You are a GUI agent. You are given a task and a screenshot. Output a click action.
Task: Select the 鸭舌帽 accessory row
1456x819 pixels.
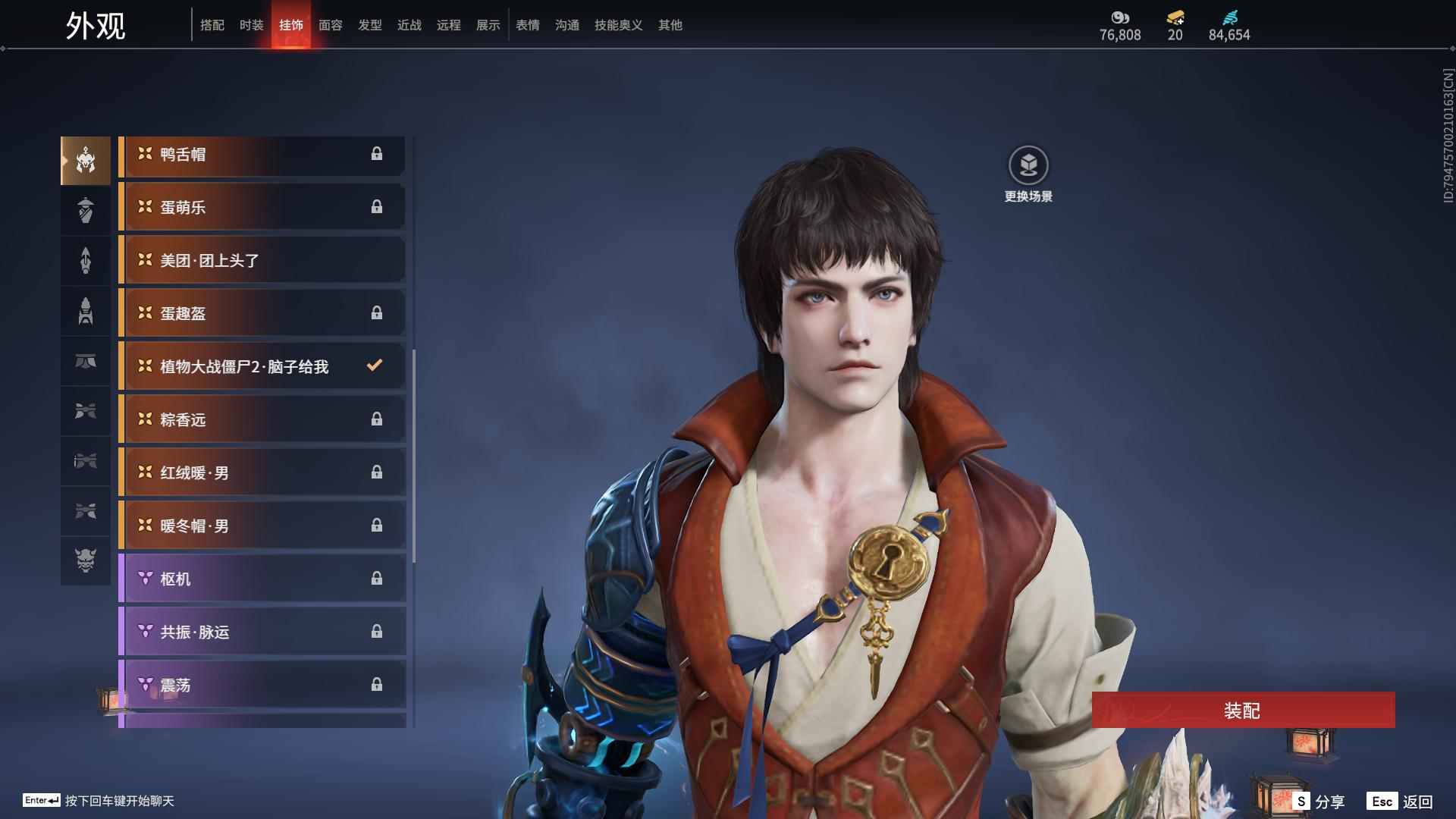pyautogui.click(x=262, y=155)
